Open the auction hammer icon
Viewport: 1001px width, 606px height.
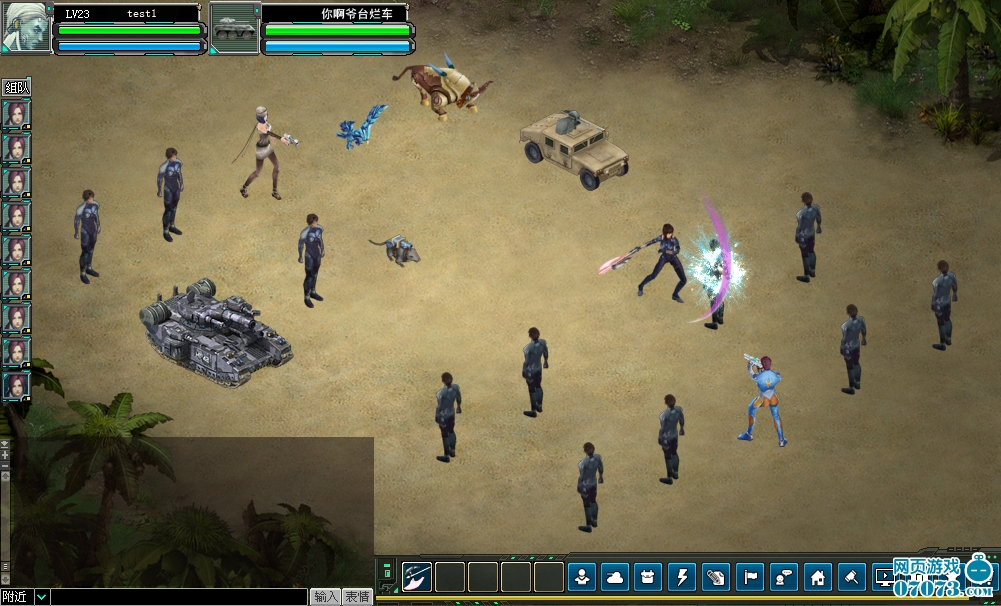(852, 577)
